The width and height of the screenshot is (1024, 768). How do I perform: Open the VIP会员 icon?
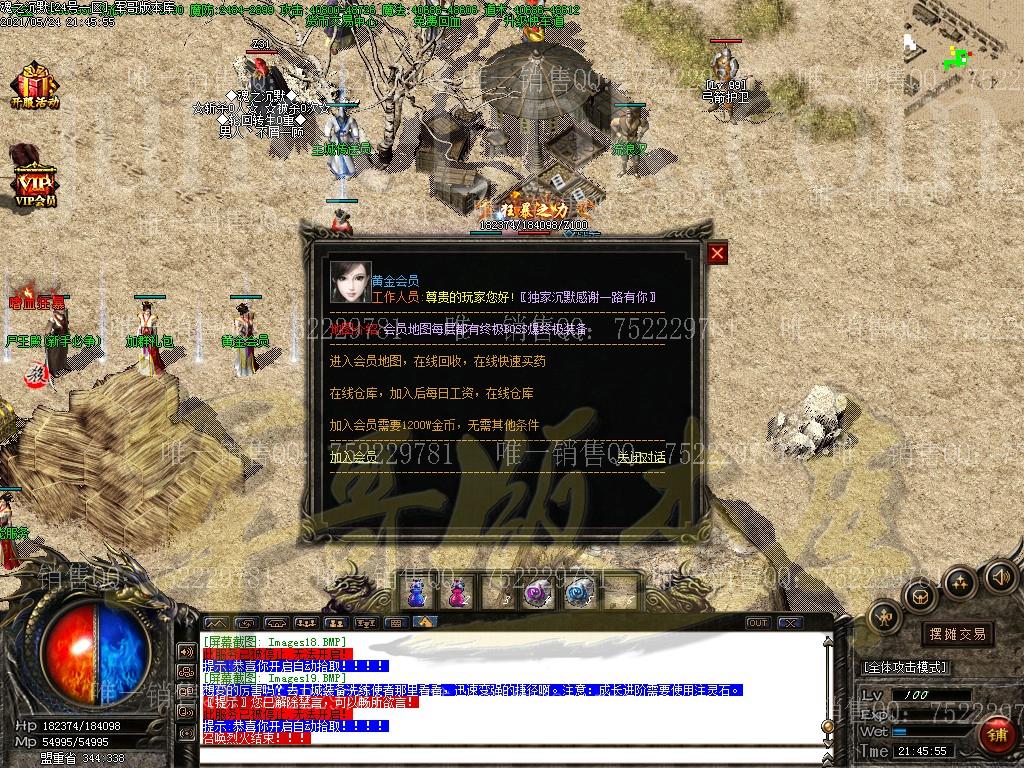(x=35, y=180)
